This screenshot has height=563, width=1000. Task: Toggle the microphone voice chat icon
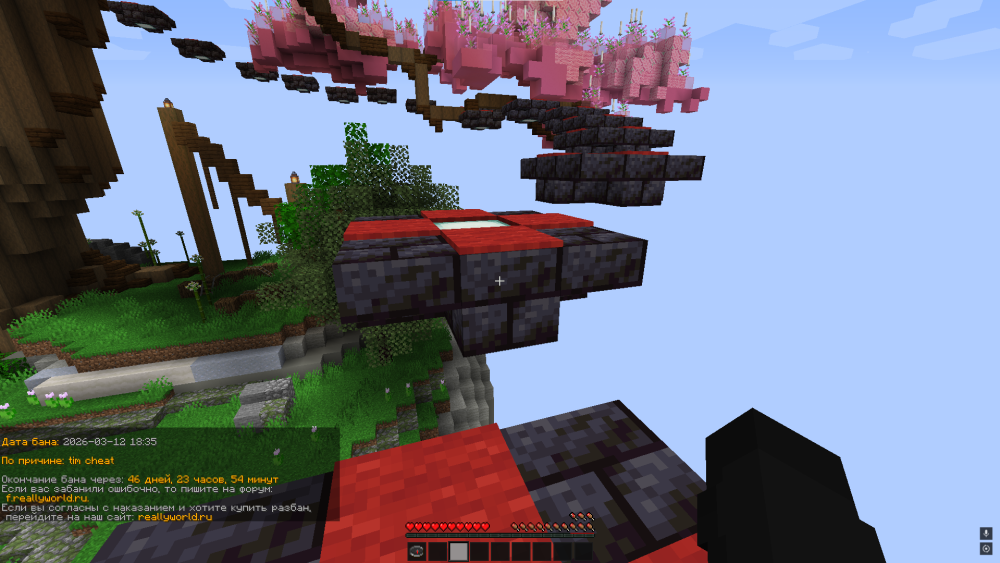coord(986,534)
